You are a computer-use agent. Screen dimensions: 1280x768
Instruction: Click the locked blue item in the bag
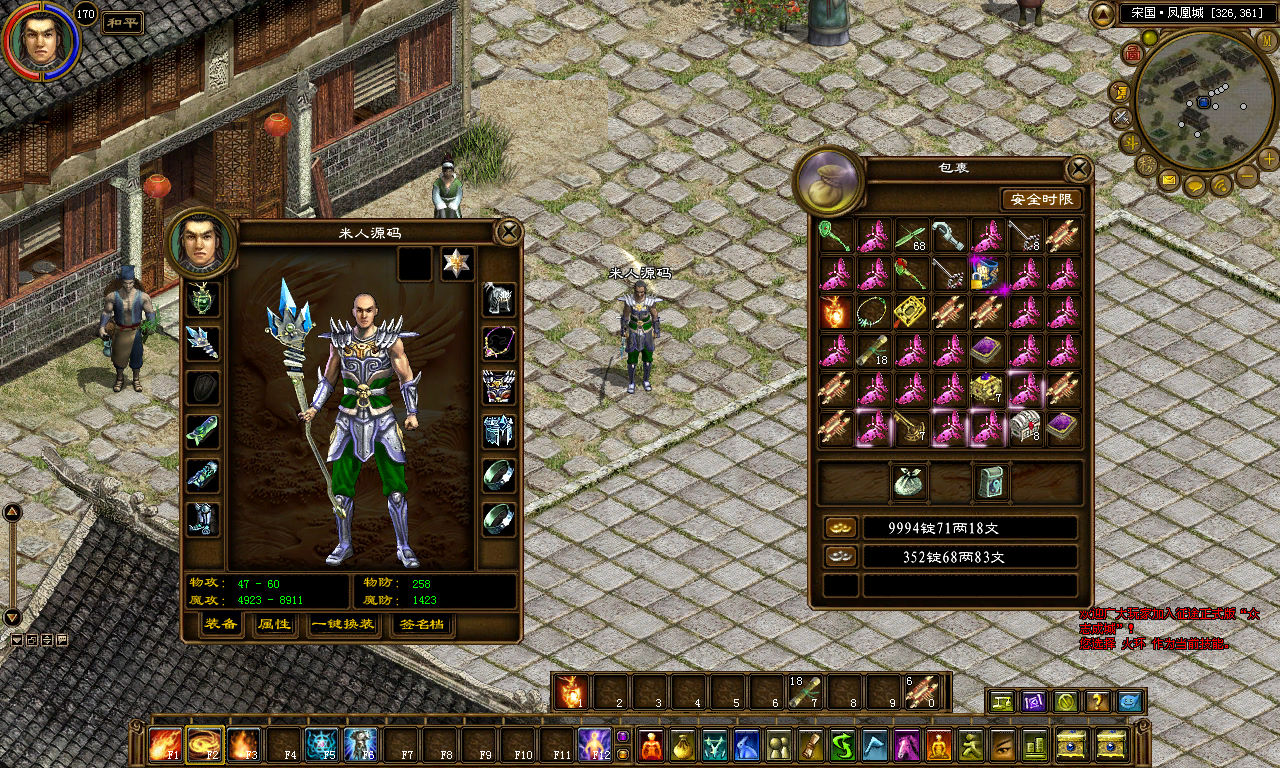point(988,274)
